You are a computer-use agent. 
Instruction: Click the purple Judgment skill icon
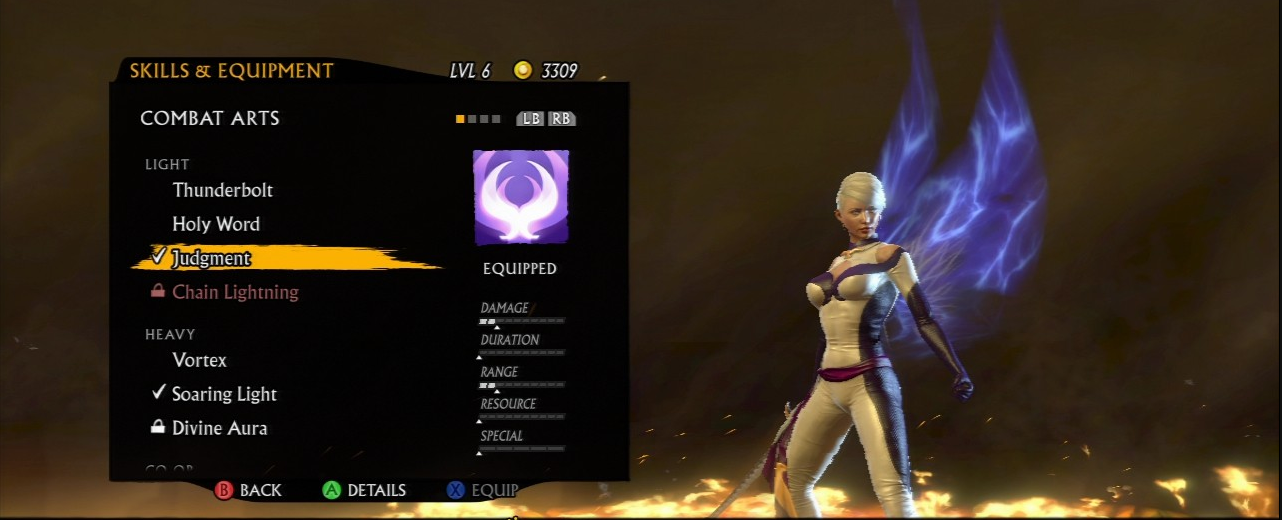[x=520, y=197]
